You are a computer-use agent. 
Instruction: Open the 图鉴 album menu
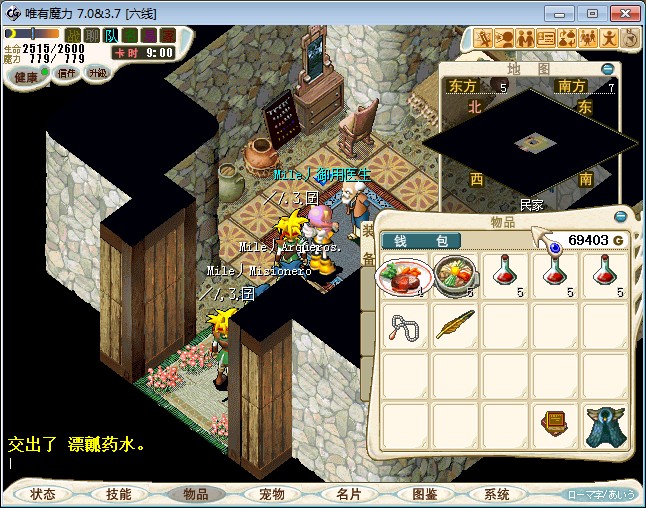coord(424,494)
